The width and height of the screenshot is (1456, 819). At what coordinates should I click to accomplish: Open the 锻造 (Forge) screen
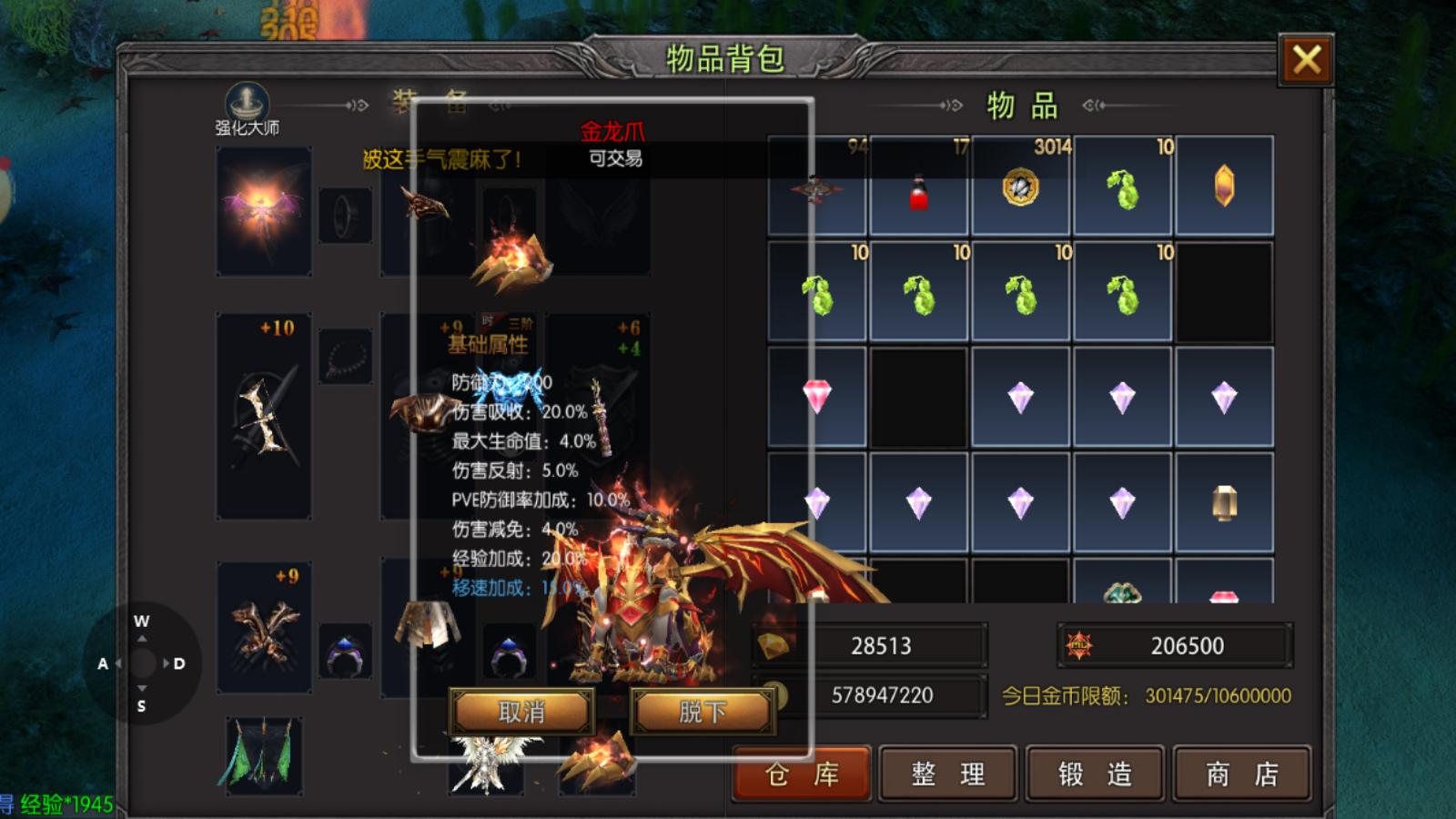point(1095,774)
